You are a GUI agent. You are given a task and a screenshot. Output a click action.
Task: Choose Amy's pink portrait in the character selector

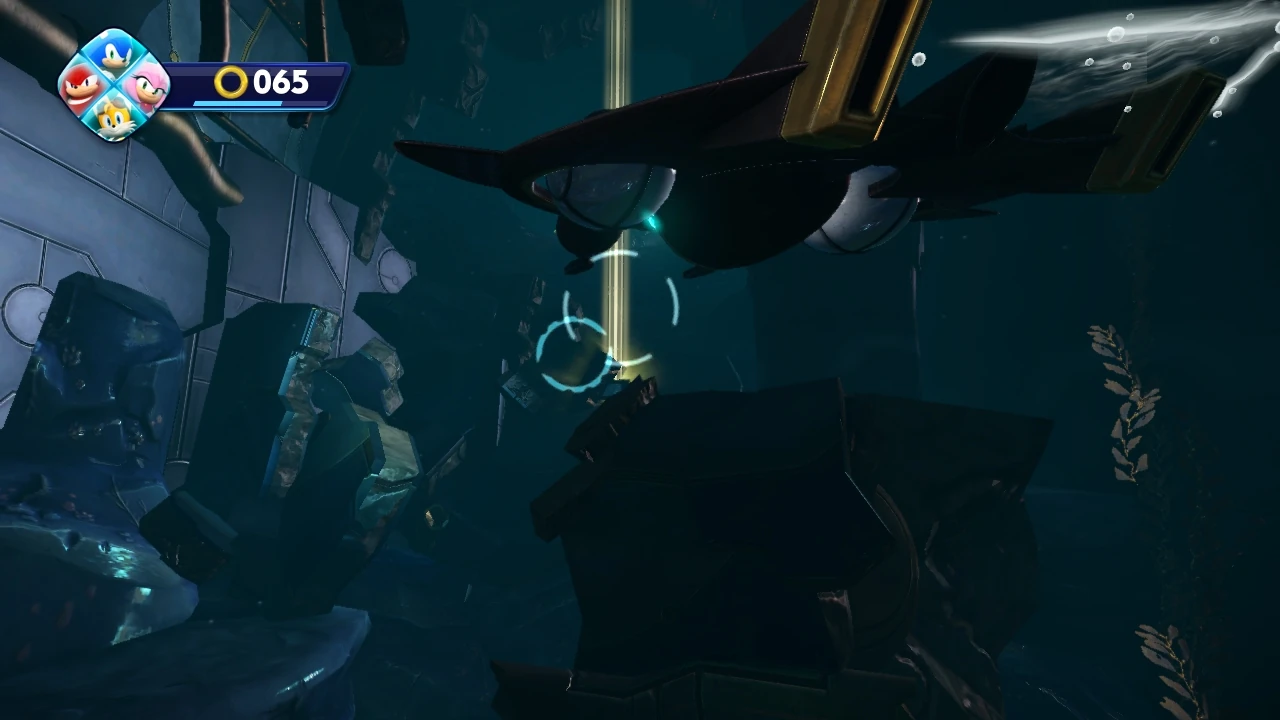point(145,87)
